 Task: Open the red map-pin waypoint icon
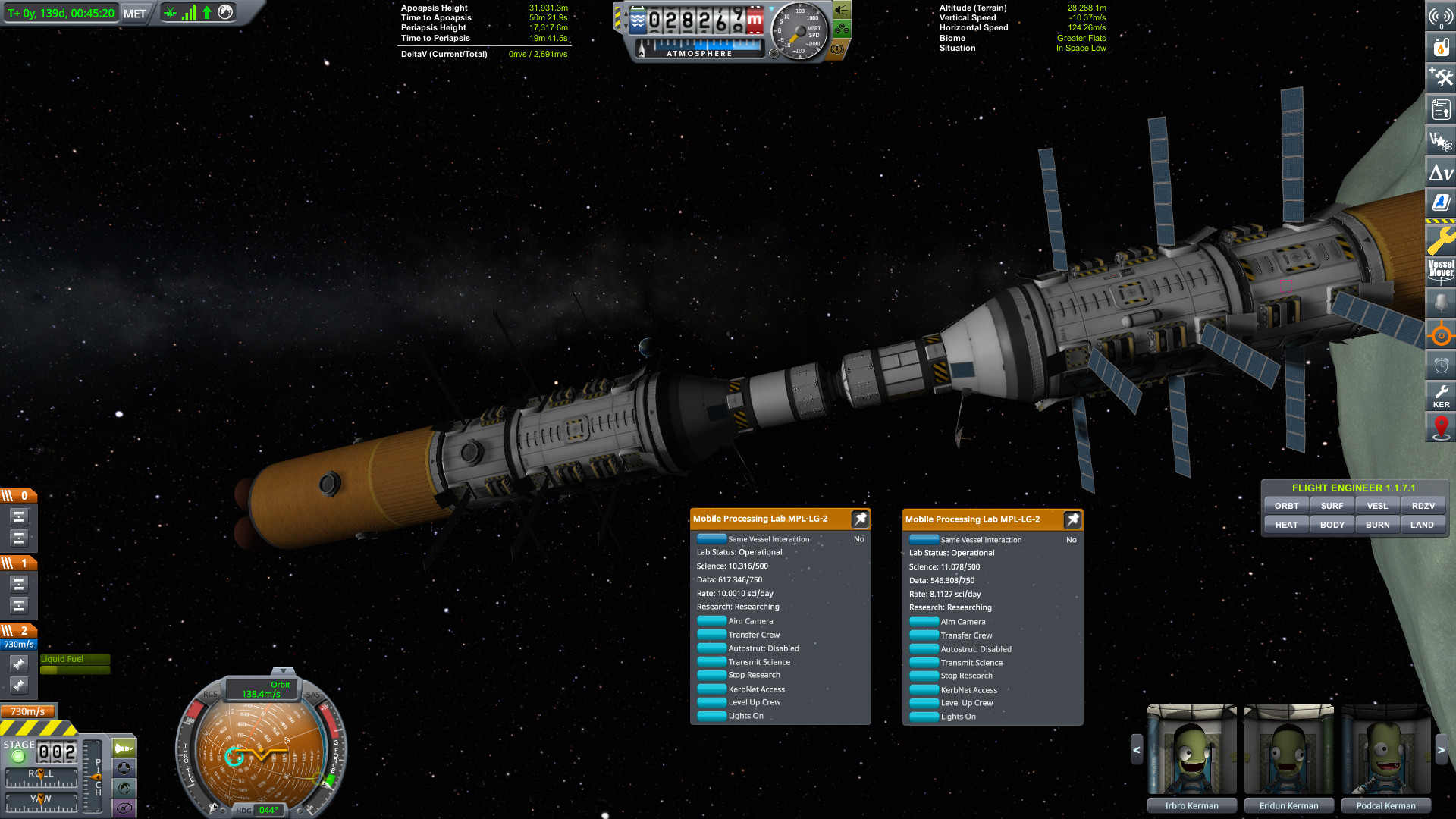(x=1441, y=428)
